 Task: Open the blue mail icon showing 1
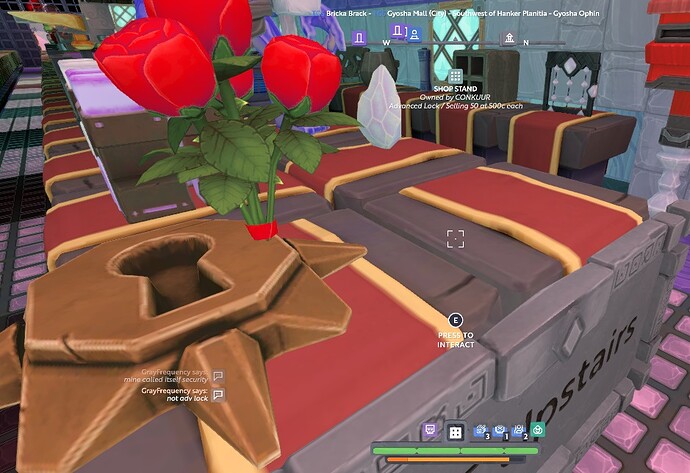click(499, 431)
